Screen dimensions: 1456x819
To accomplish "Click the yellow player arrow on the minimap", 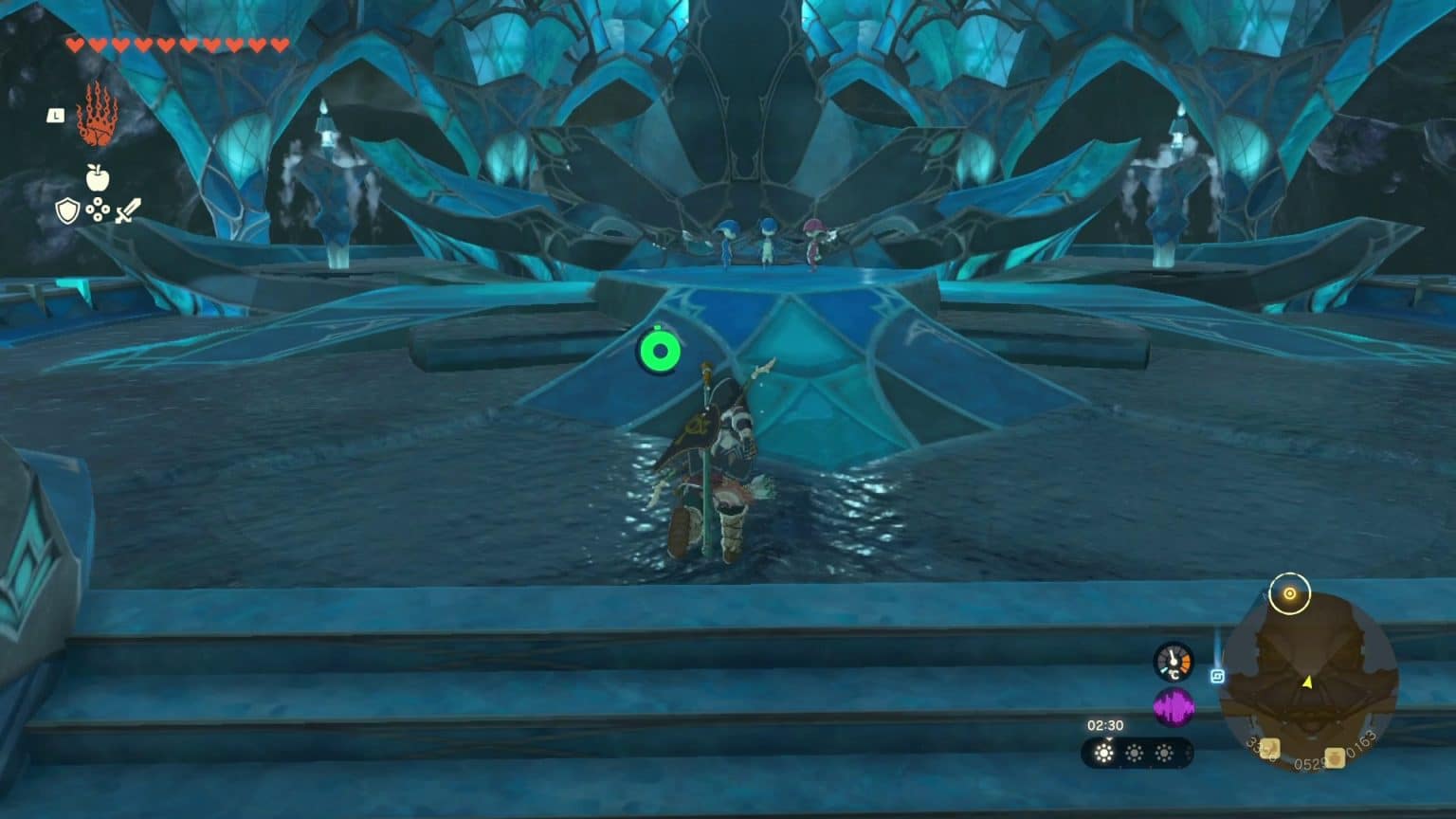I will pos(1306,682).
